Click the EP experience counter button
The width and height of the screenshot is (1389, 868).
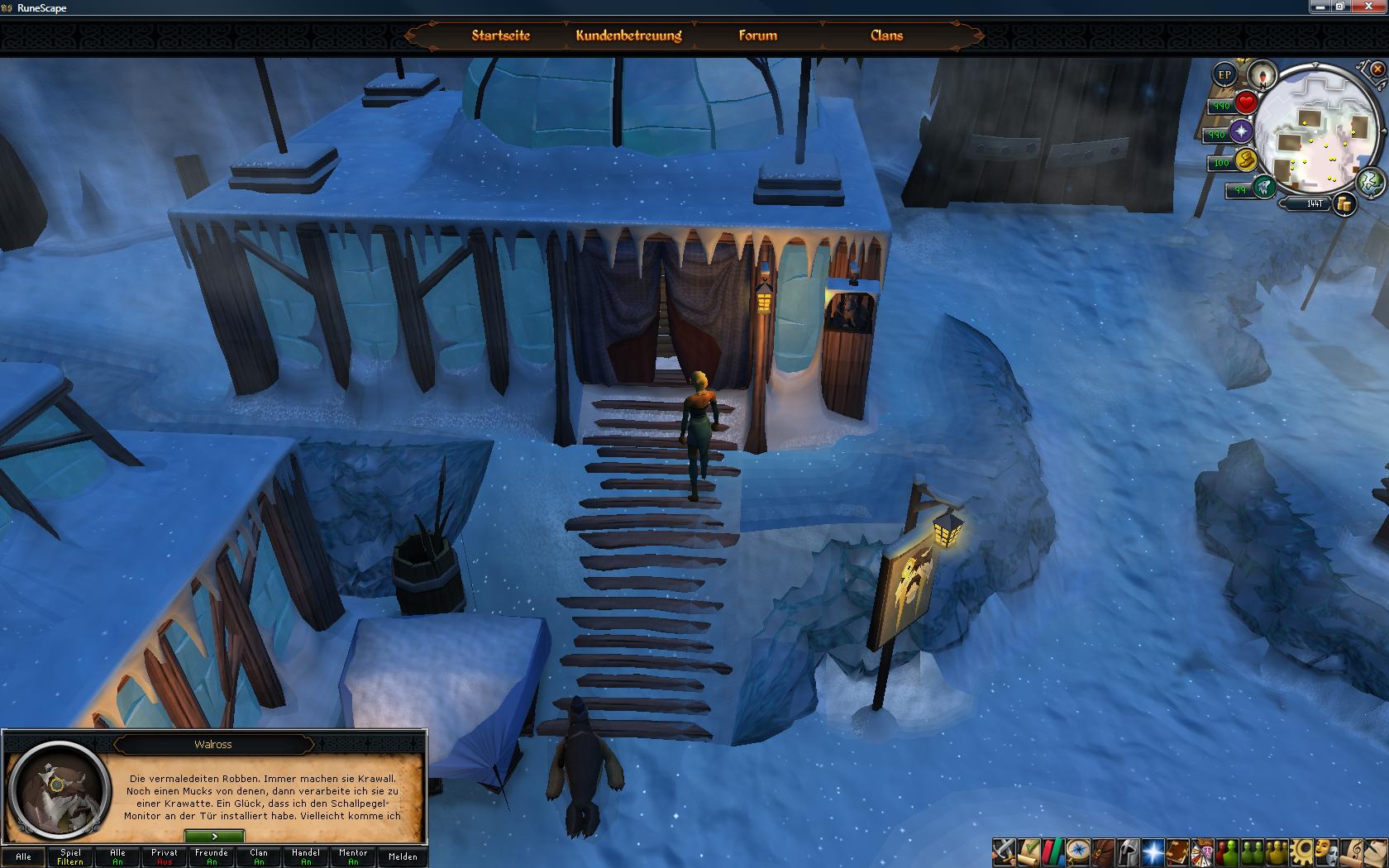click(1224, 74)
